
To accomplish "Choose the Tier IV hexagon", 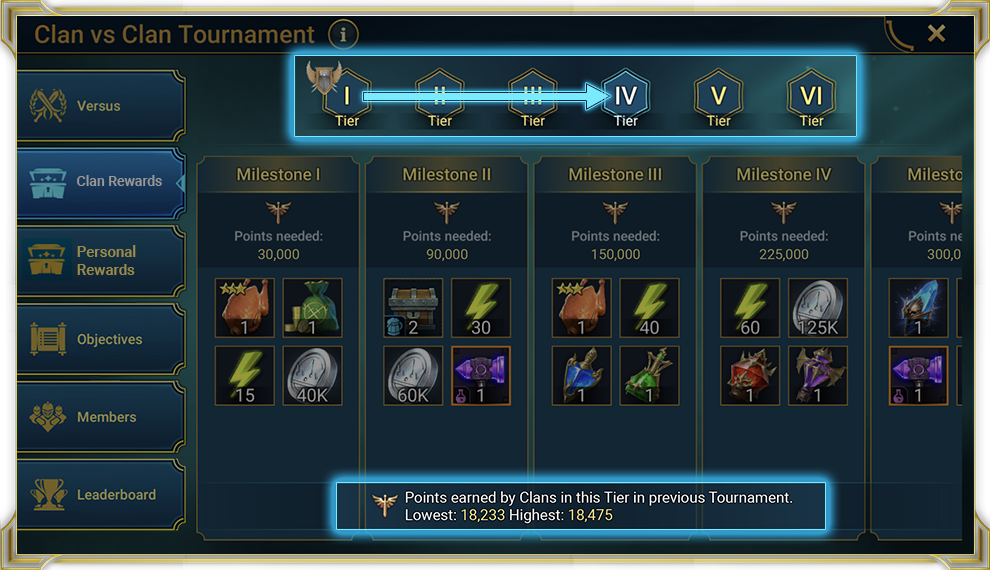I will pyautogui.click(x=626, y=96).
